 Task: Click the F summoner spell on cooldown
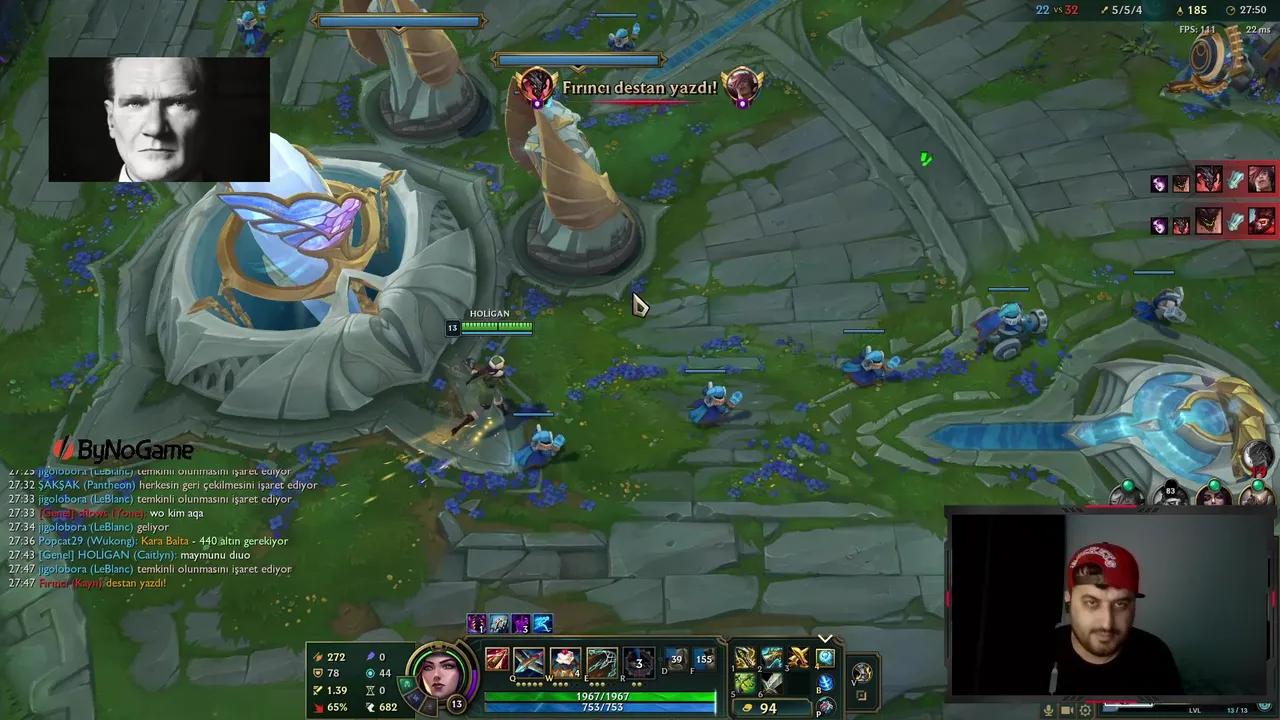click(x=706, y=658)
